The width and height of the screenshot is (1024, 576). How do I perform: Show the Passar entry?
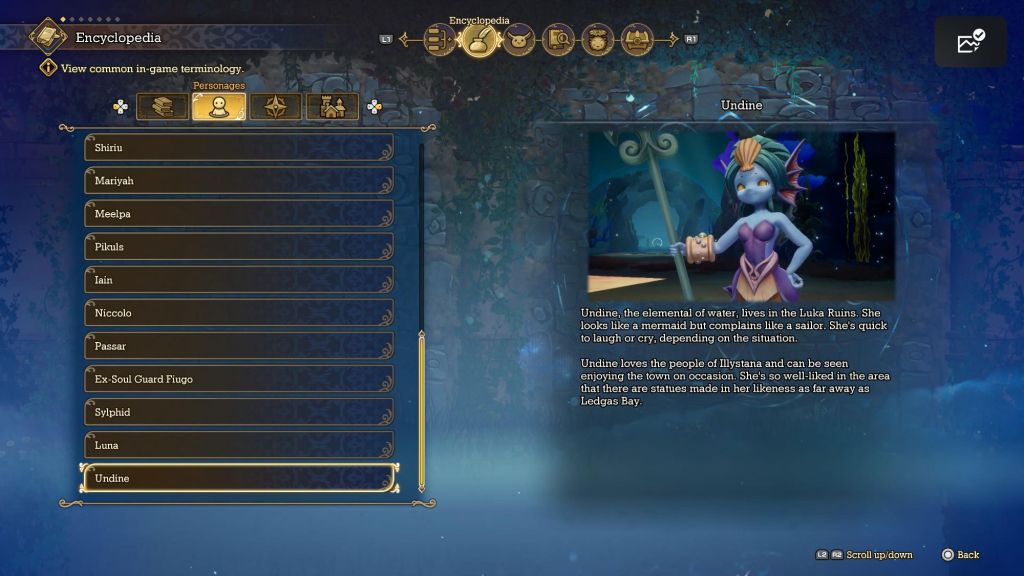click(238, 346)
